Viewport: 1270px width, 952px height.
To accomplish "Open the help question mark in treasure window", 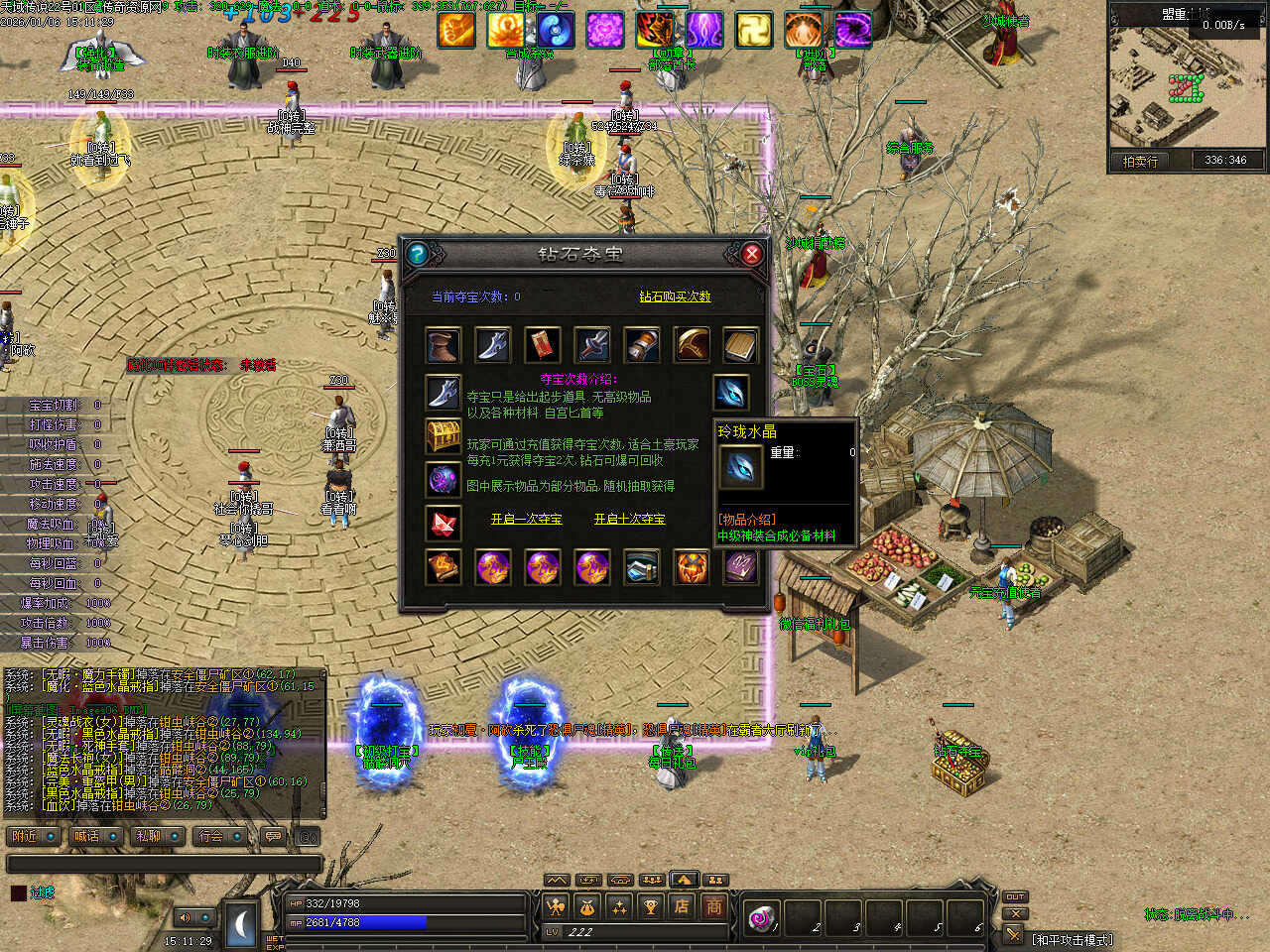I will 418,254.
